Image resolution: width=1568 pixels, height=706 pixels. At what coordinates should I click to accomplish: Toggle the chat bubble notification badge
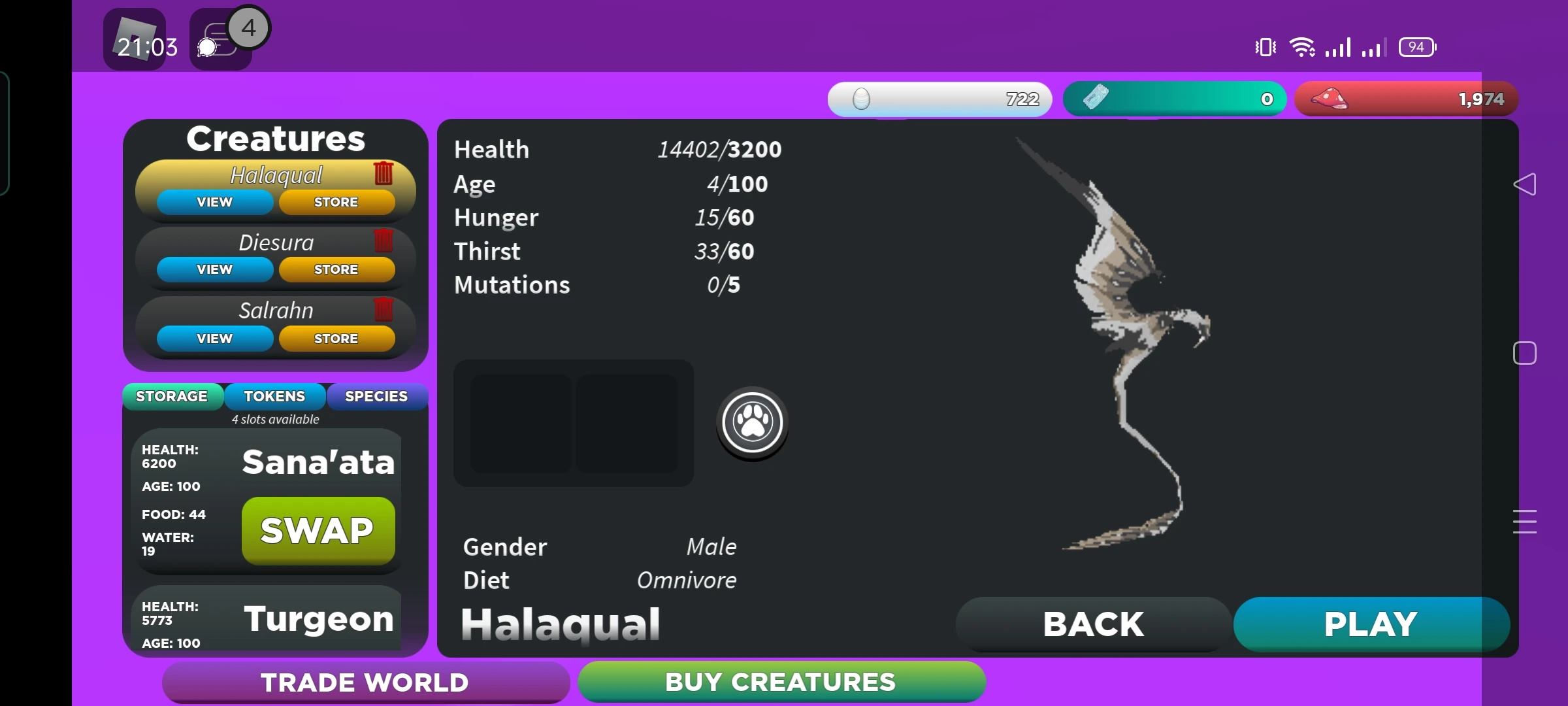pyautogui.click(x=248, y=26)
